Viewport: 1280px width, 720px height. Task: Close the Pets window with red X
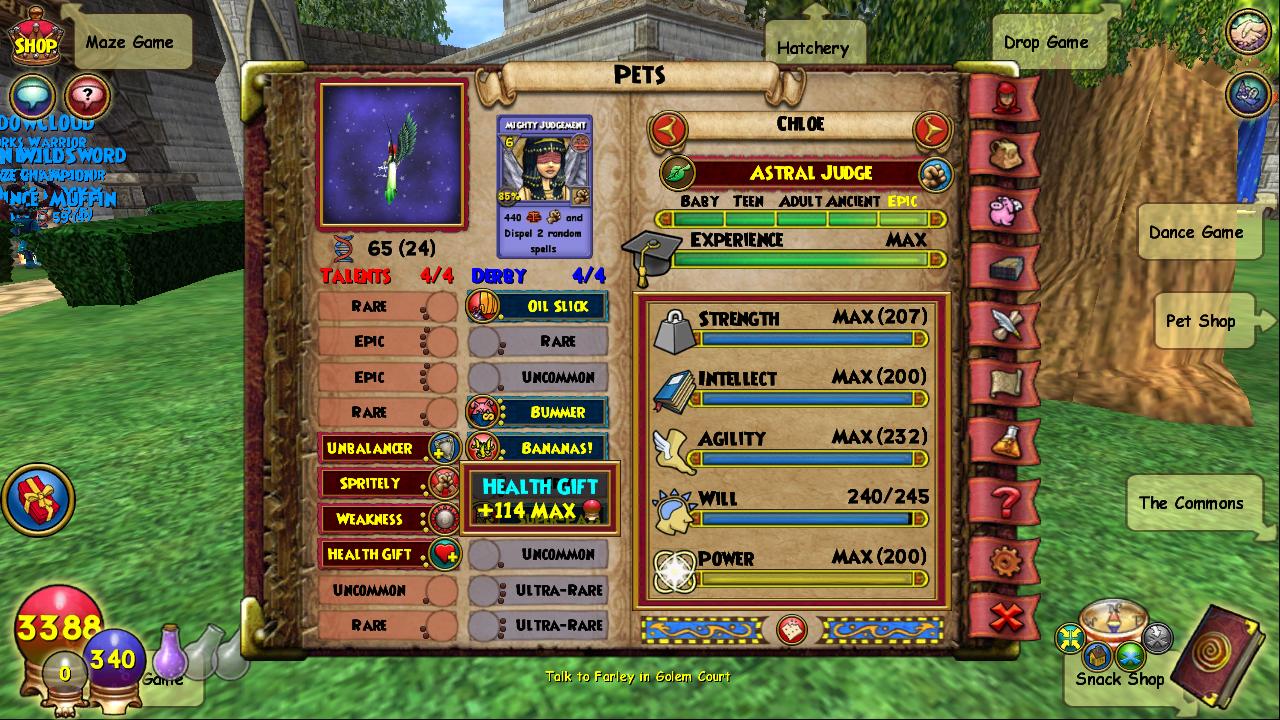[x=1006, y=617]
